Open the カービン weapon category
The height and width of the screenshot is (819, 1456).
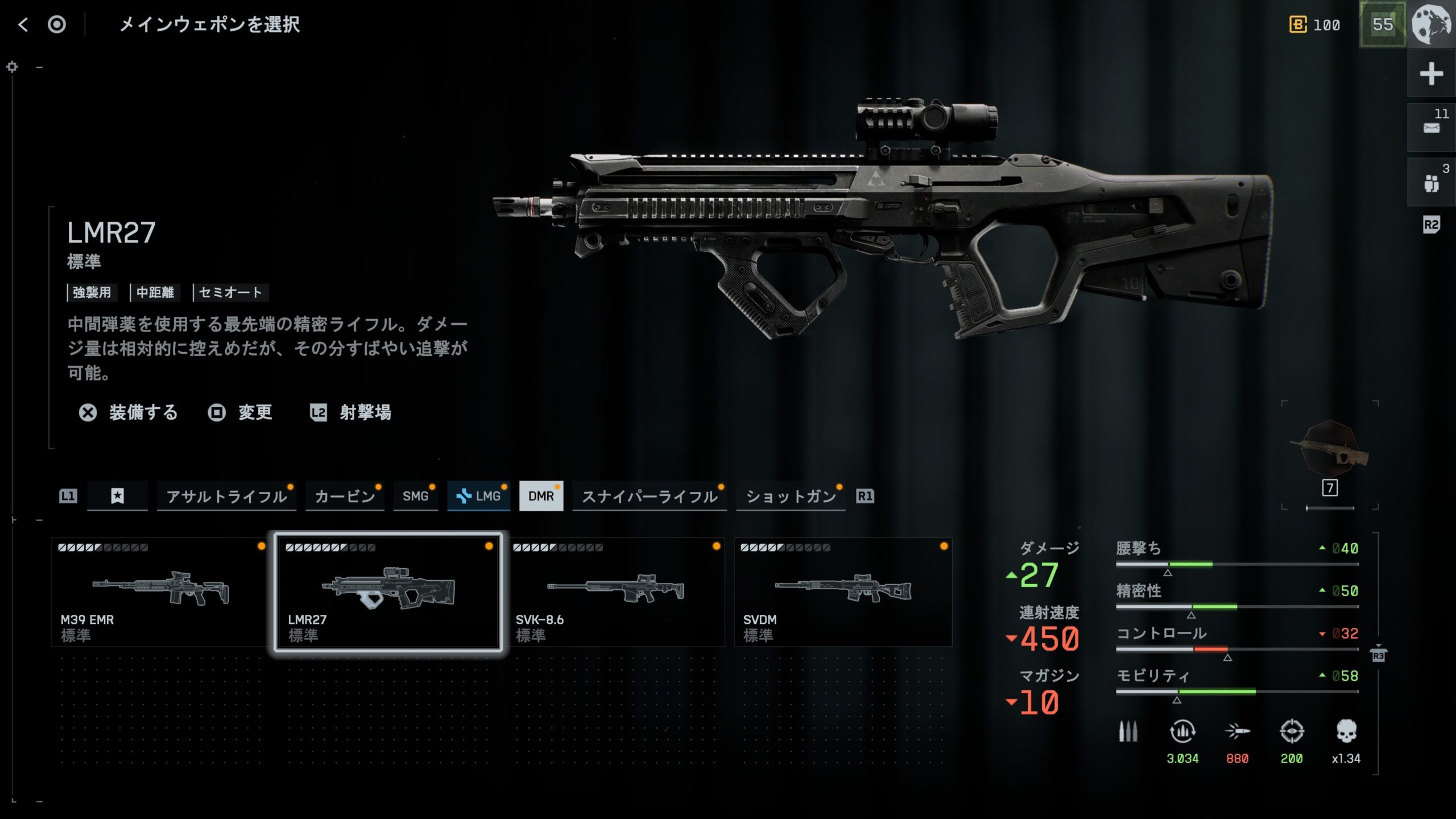[x=345, y=497]
